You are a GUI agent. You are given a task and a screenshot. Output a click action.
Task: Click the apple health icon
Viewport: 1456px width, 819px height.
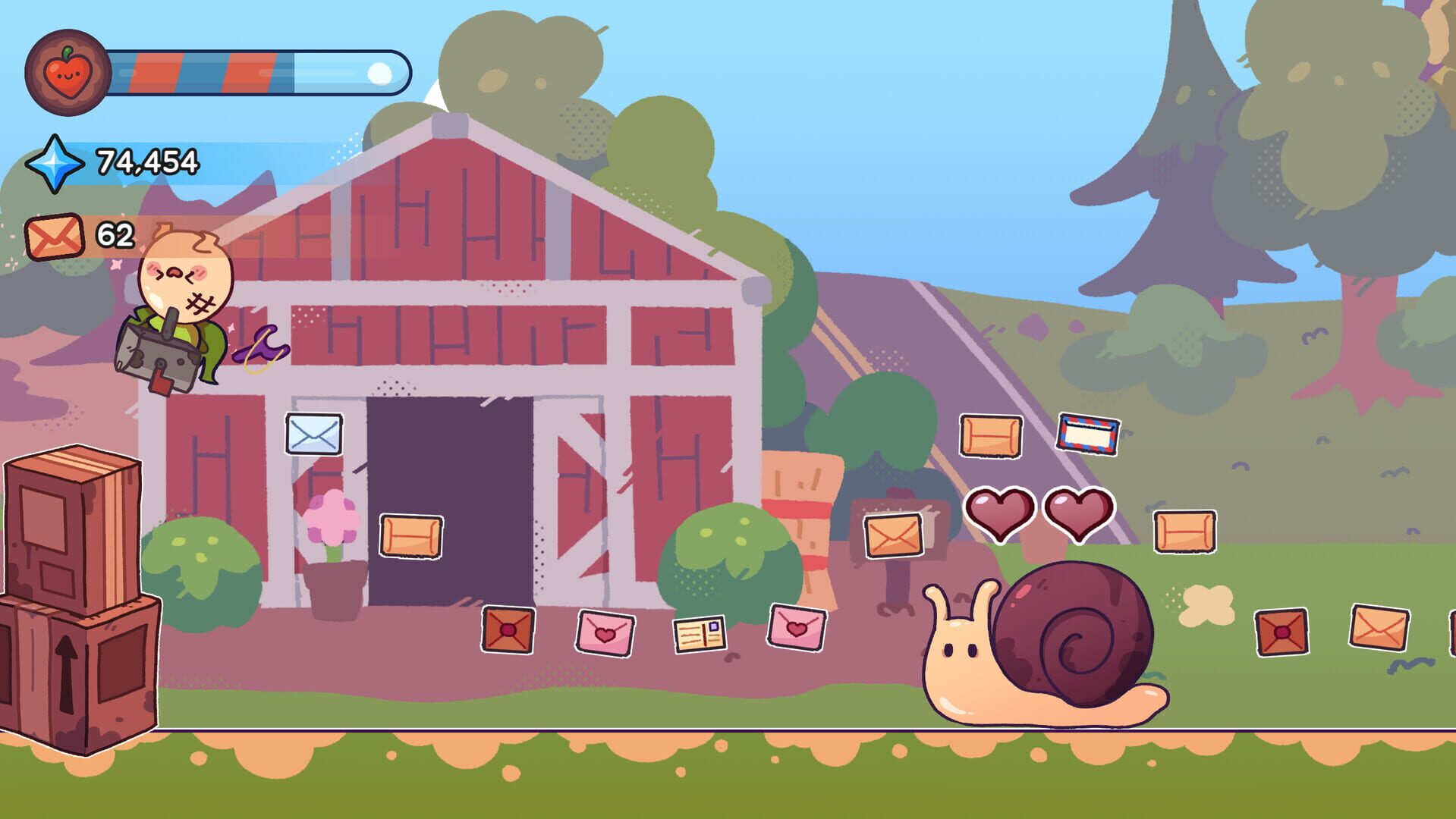pyautogui.click(x=66, y=73)
